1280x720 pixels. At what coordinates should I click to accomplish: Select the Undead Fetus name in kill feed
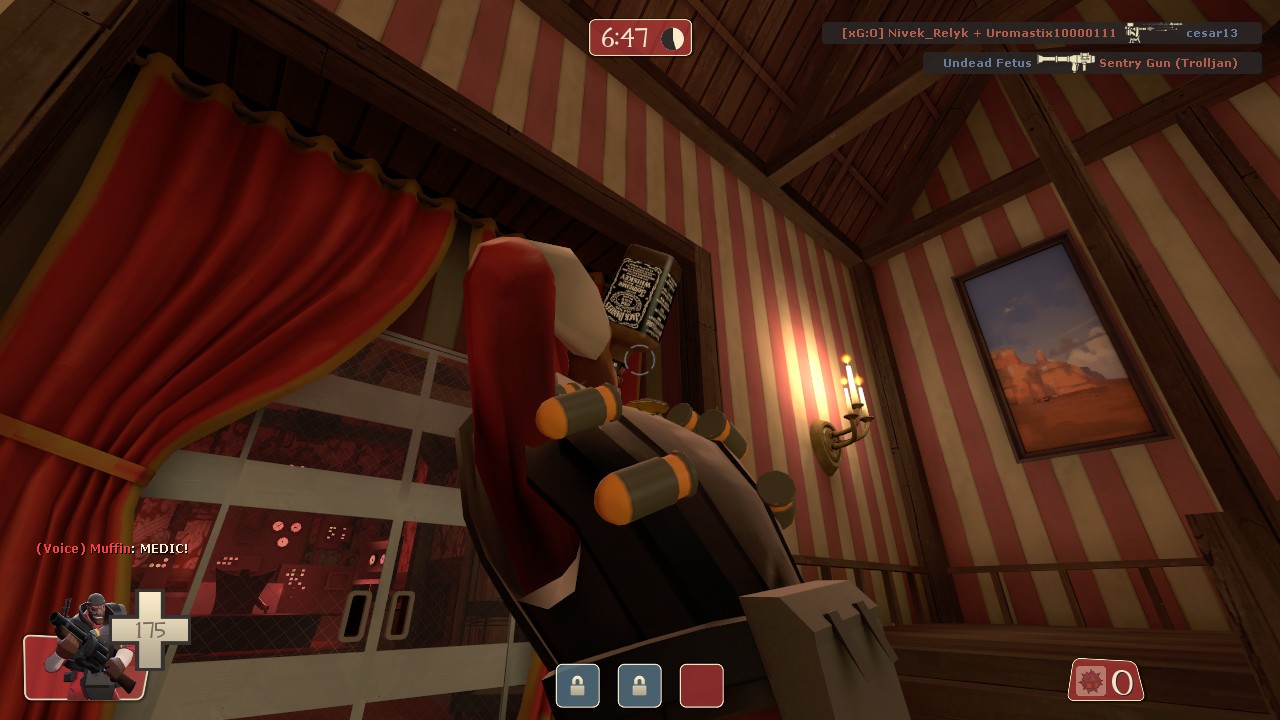pos(987,62)
